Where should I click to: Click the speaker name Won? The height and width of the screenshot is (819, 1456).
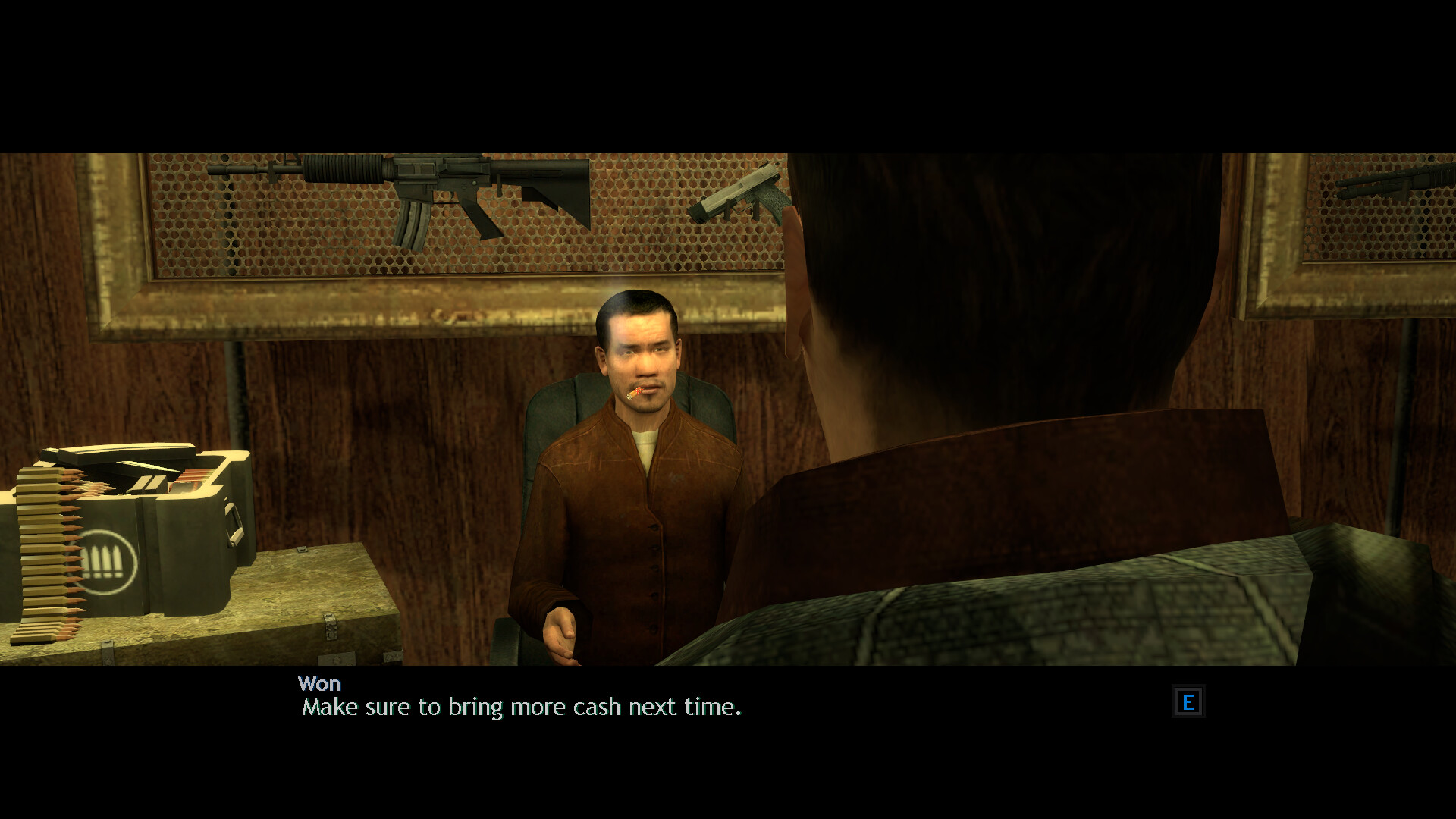(320, 683)
